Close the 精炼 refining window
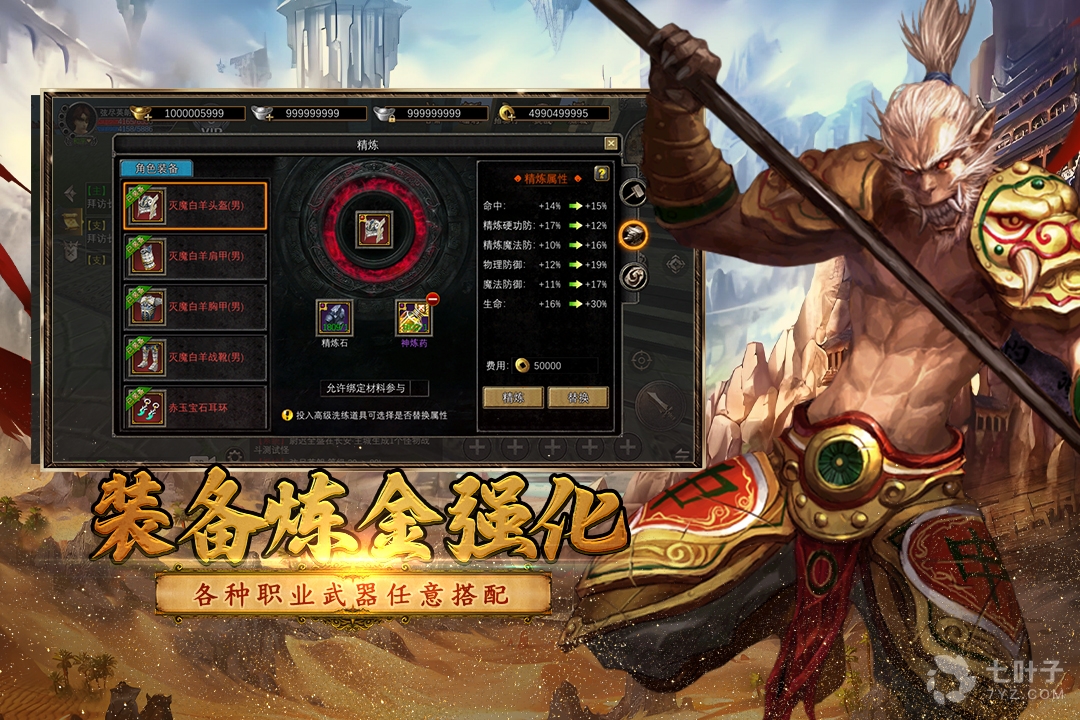This screenshot has height=720, width=1080. [x=611, y=144]
